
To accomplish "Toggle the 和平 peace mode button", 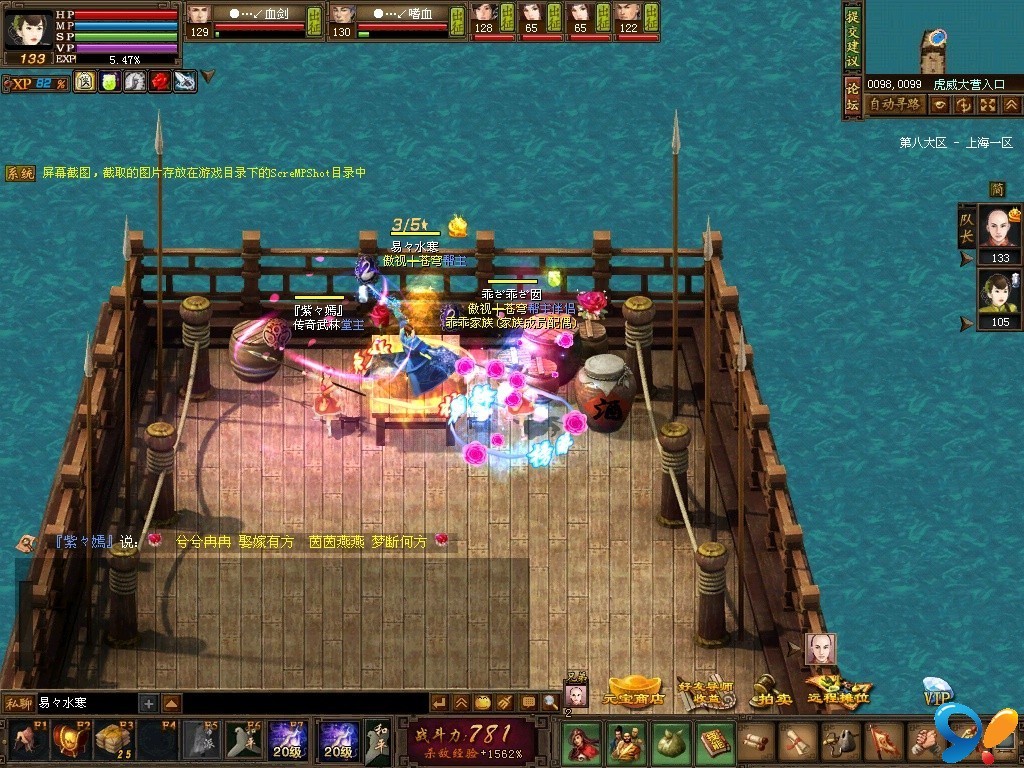I will tap(377, 741).
